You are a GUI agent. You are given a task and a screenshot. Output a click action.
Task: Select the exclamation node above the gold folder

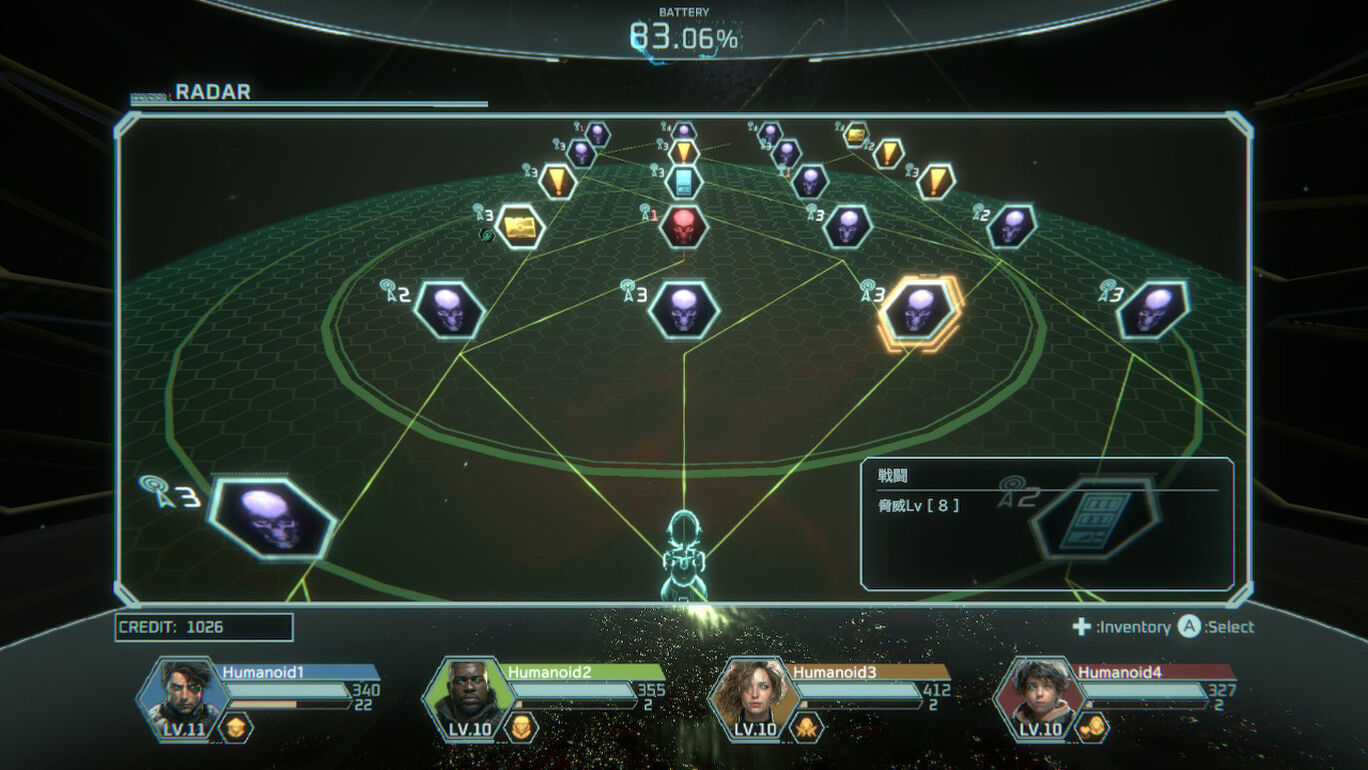coord(558,181)
